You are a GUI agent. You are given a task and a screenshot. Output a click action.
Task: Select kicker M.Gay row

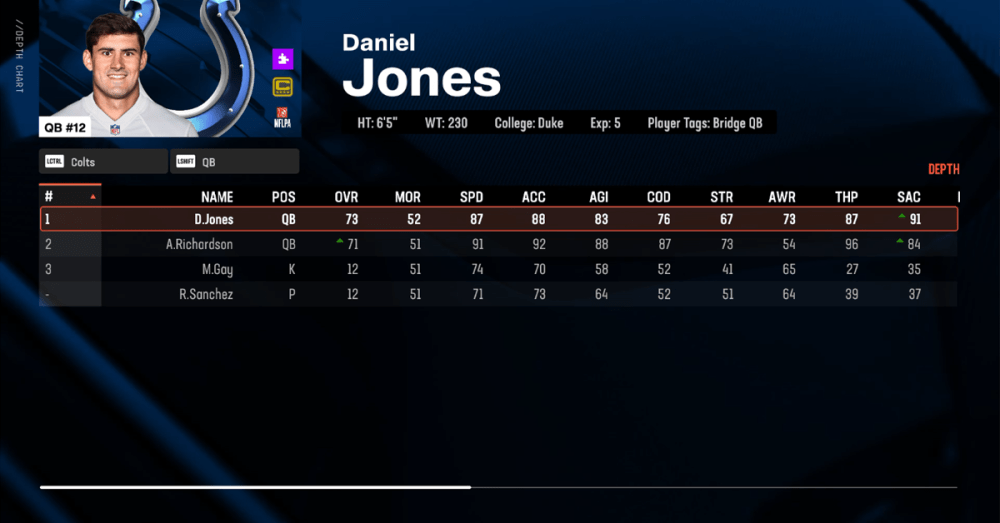pos(498,269)
